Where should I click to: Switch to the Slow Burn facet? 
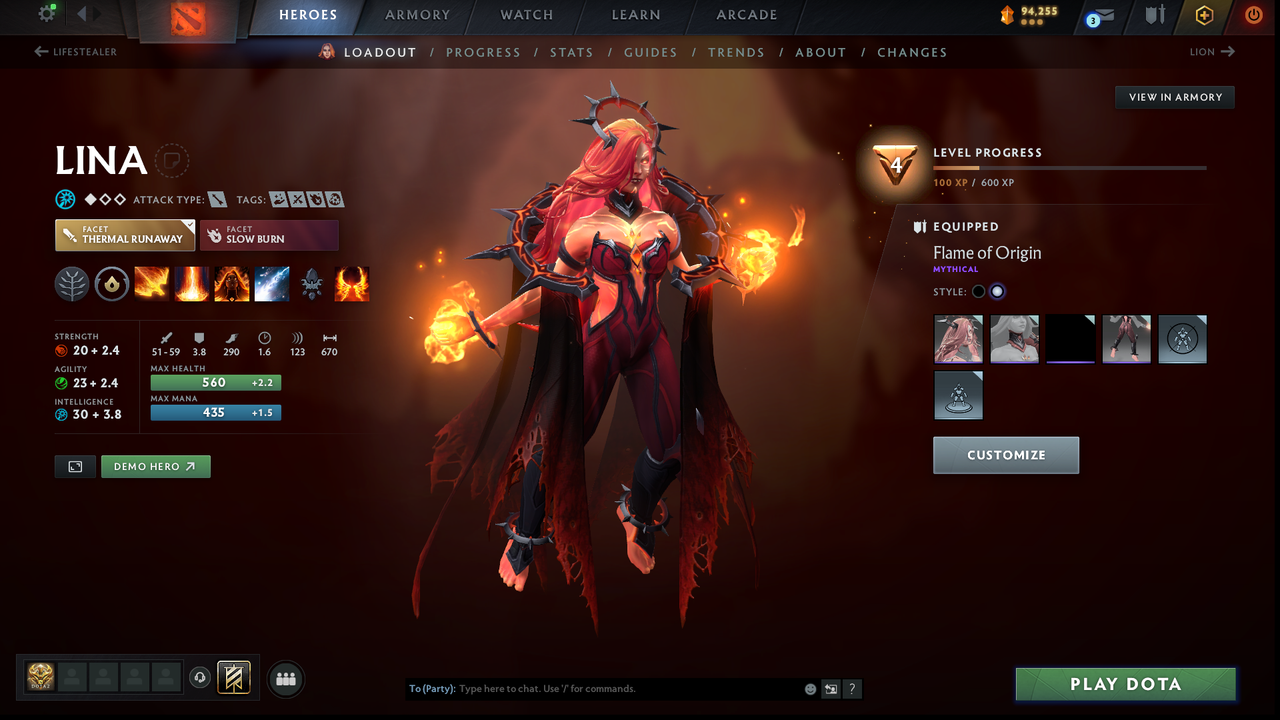(269, 236)
